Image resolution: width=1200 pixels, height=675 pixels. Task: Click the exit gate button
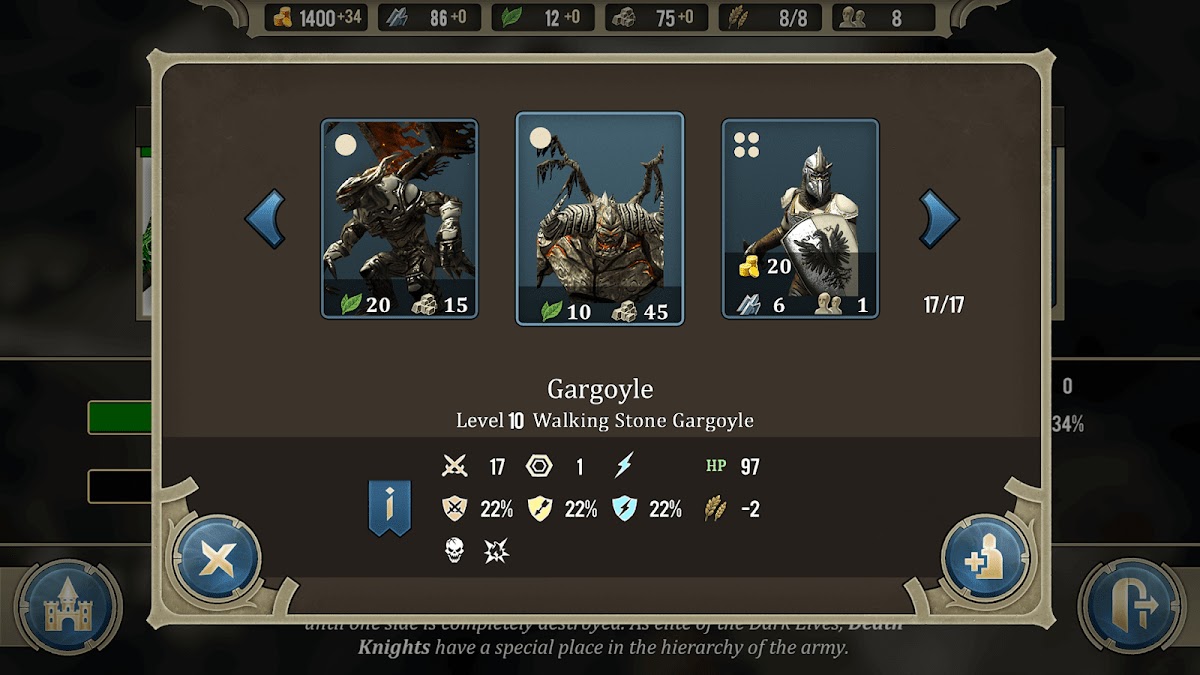coord(1132,606)
